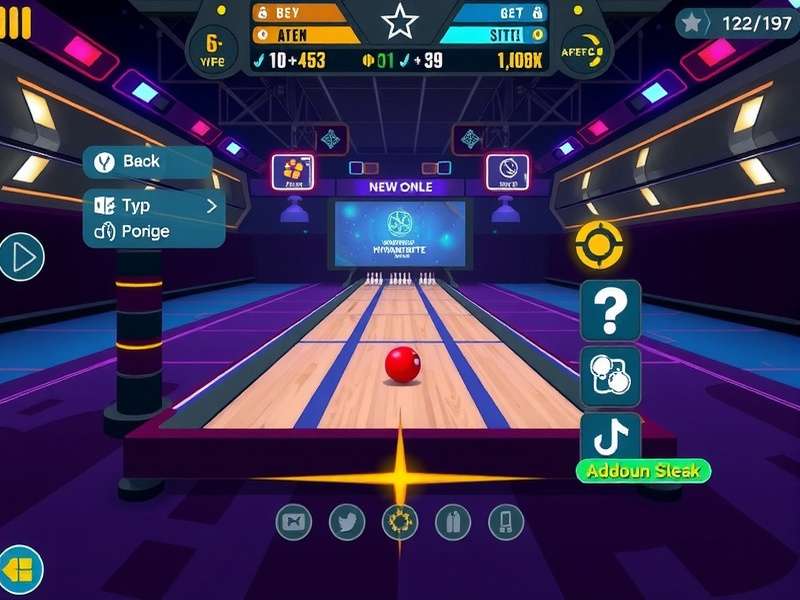Pause the game with the pause bars

tap(16, 22)
